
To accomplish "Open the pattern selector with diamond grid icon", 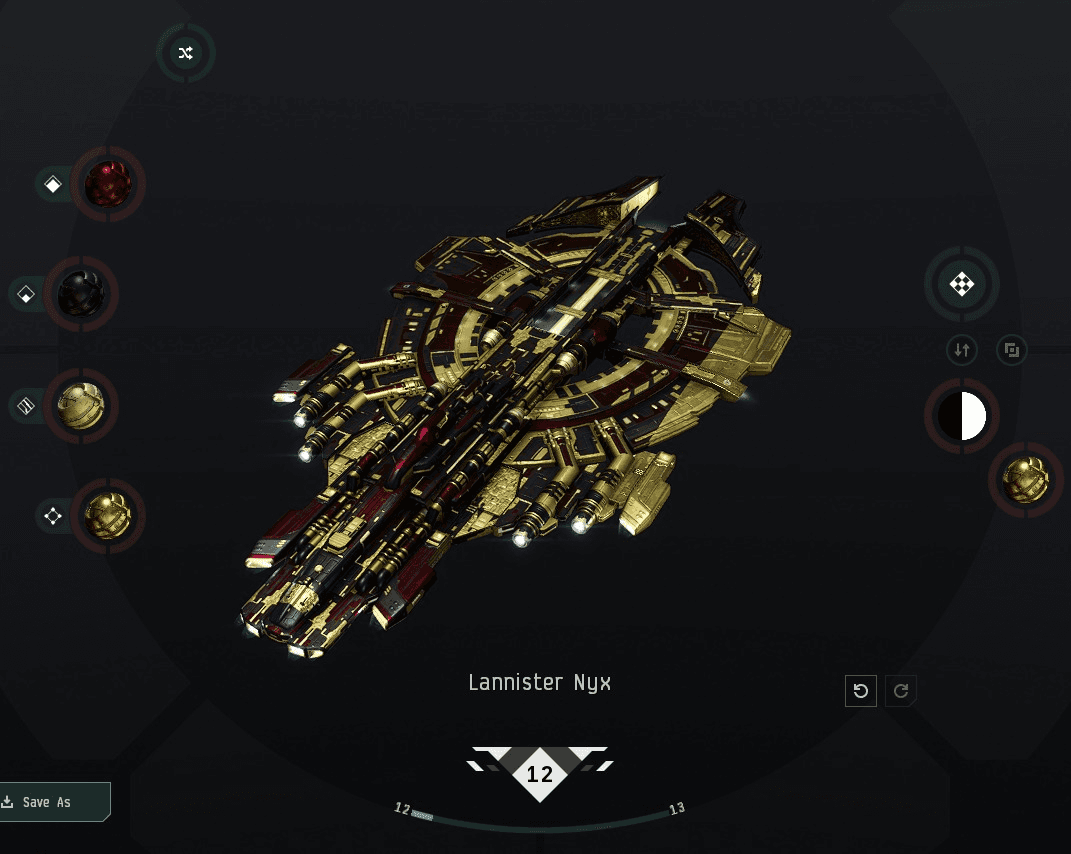I will [x=961, y=285].
